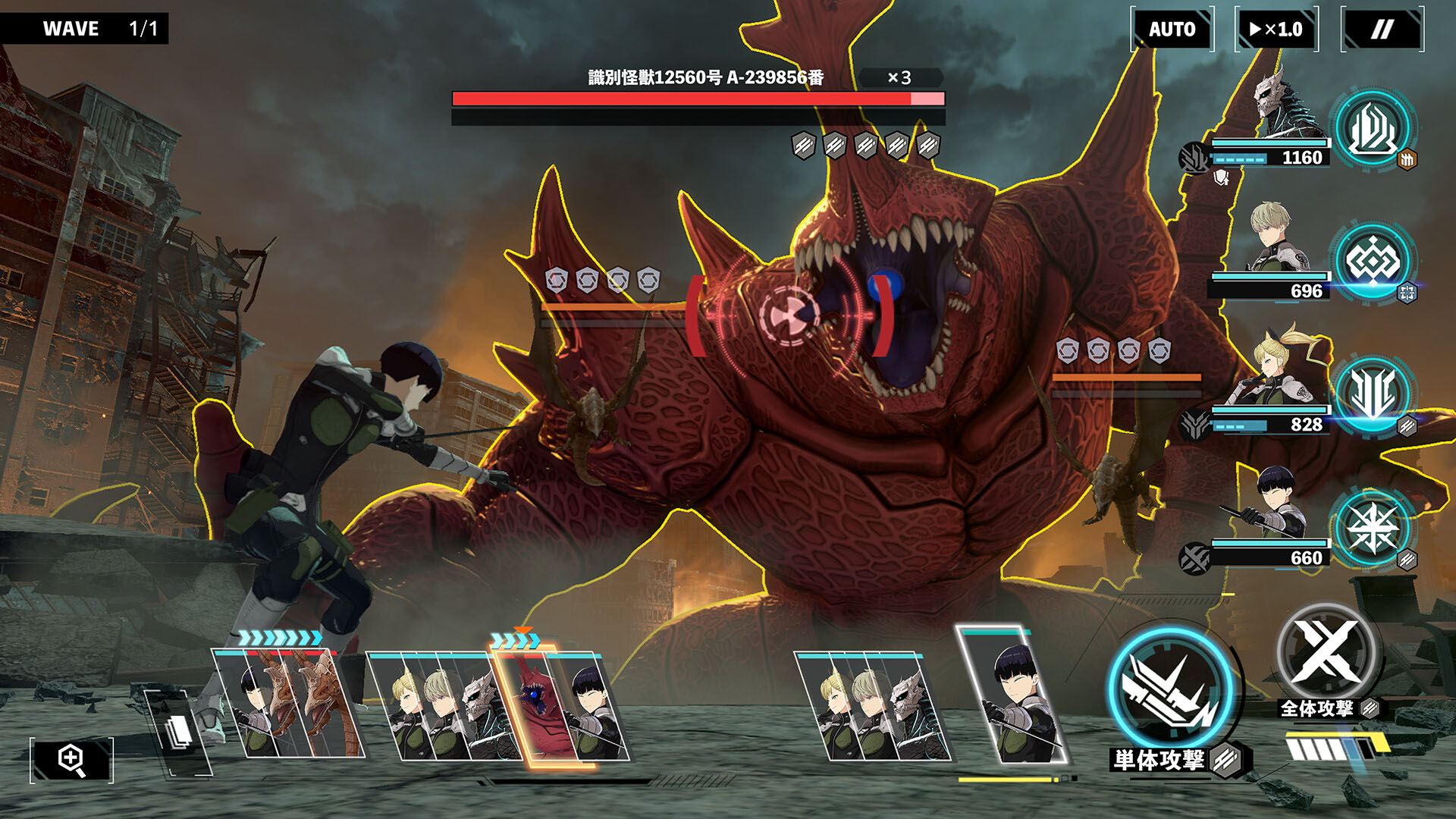This screenshot has width=1456, height=819.
Task: Activate the ultimate icon beside the 660 character
Action: pyautogui.click(x=1373, y=528)
